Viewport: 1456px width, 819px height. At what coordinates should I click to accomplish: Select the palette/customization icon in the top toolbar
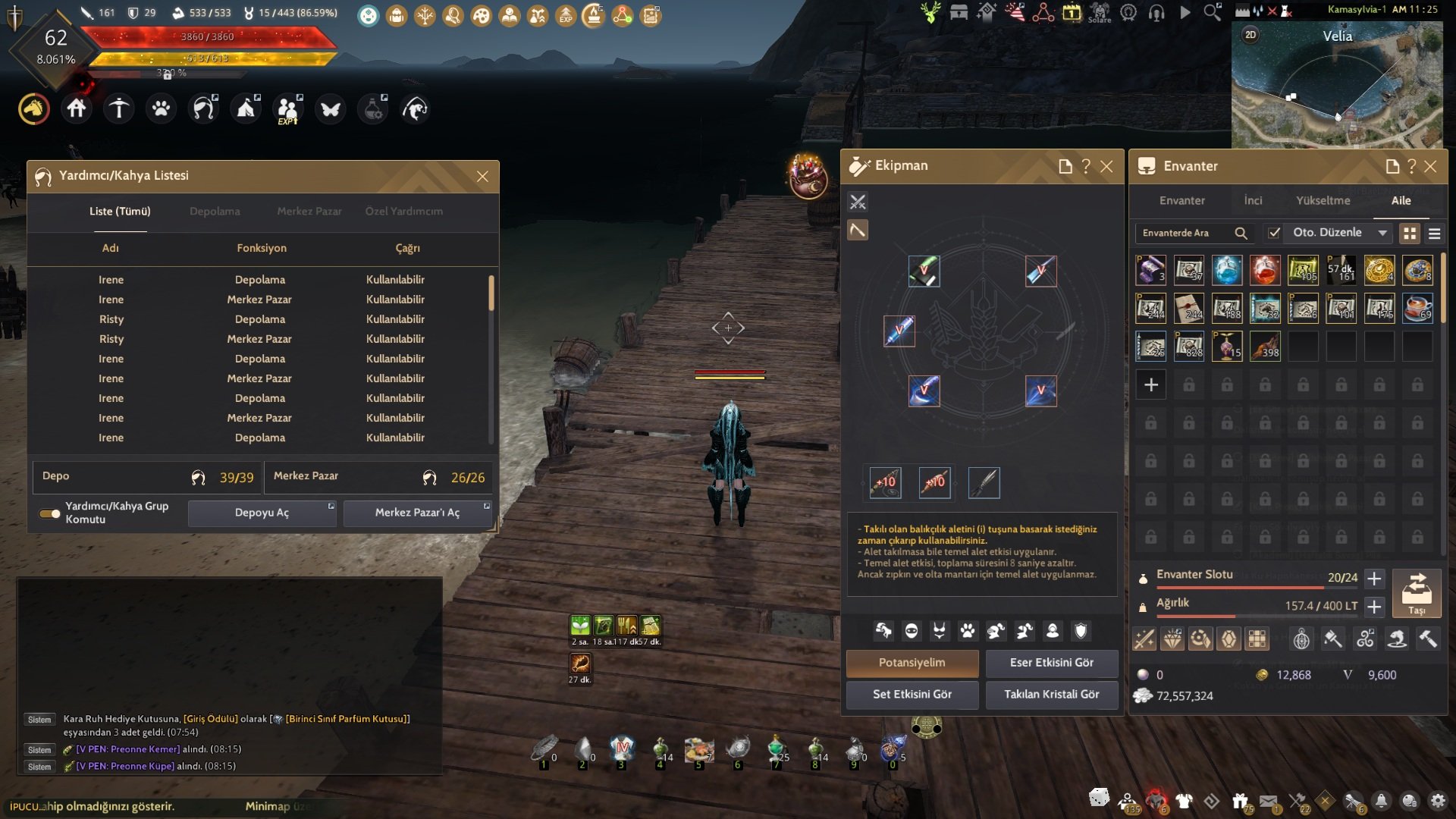pos(482,14)
